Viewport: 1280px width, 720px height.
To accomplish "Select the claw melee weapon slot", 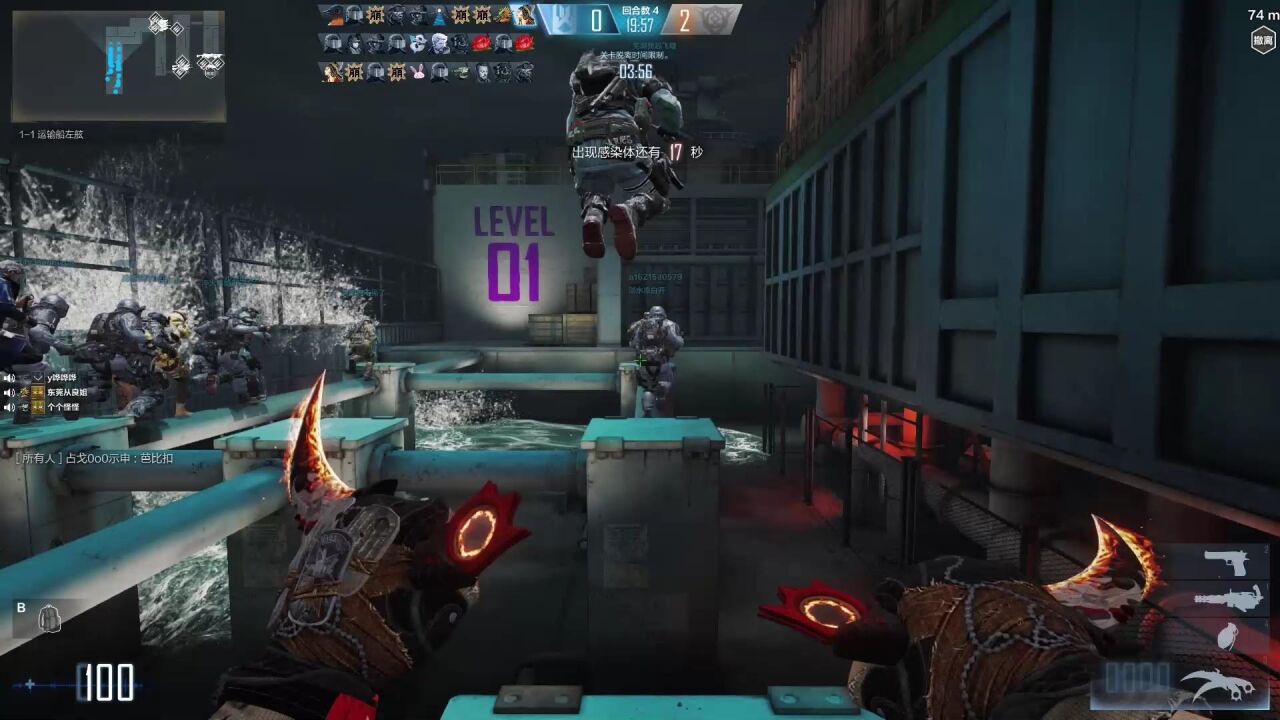I will pyautogui.click(x=1217, y=684).
